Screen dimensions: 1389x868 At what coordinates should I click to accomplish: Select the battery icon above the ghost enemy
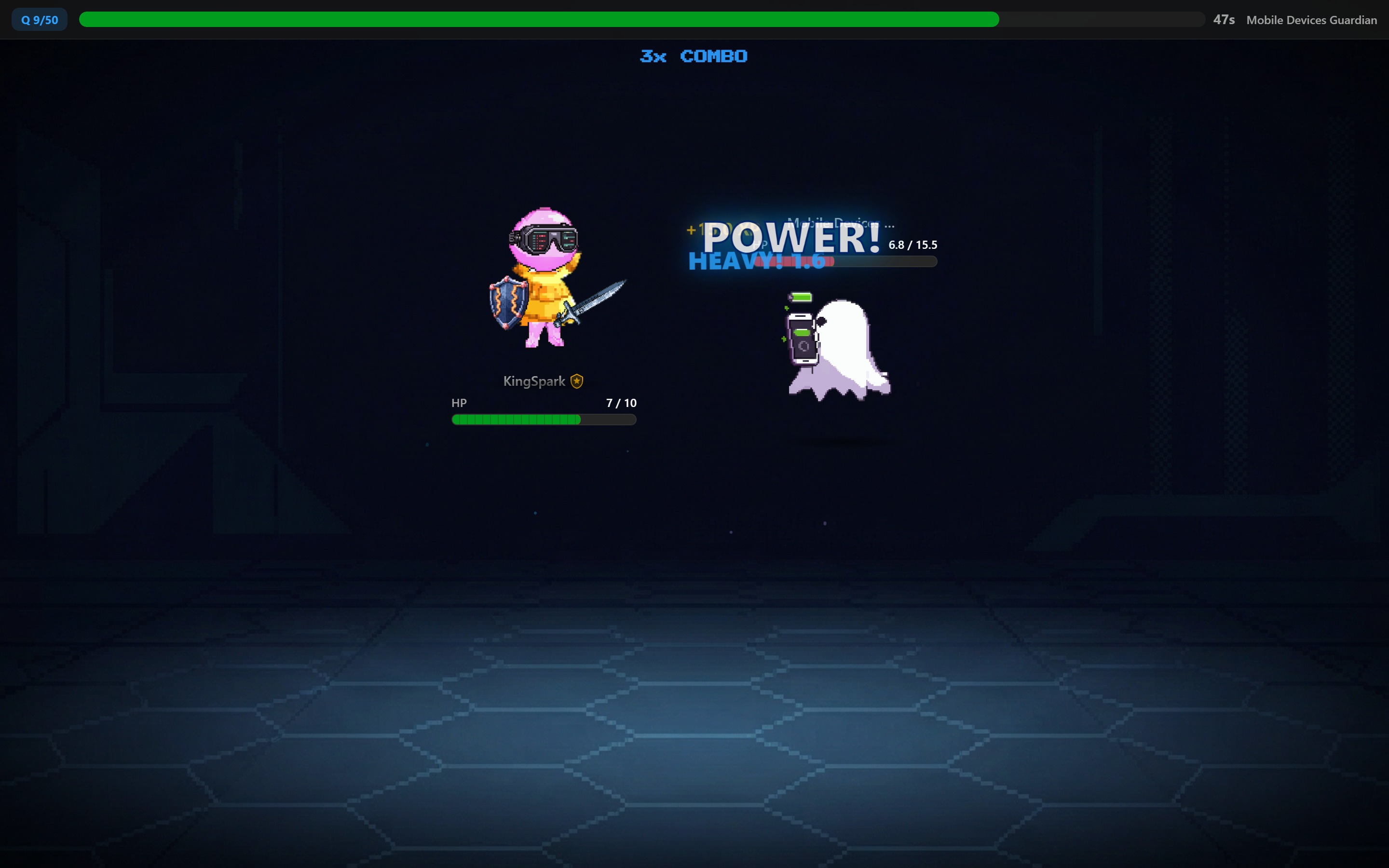[x=800, y=298]
